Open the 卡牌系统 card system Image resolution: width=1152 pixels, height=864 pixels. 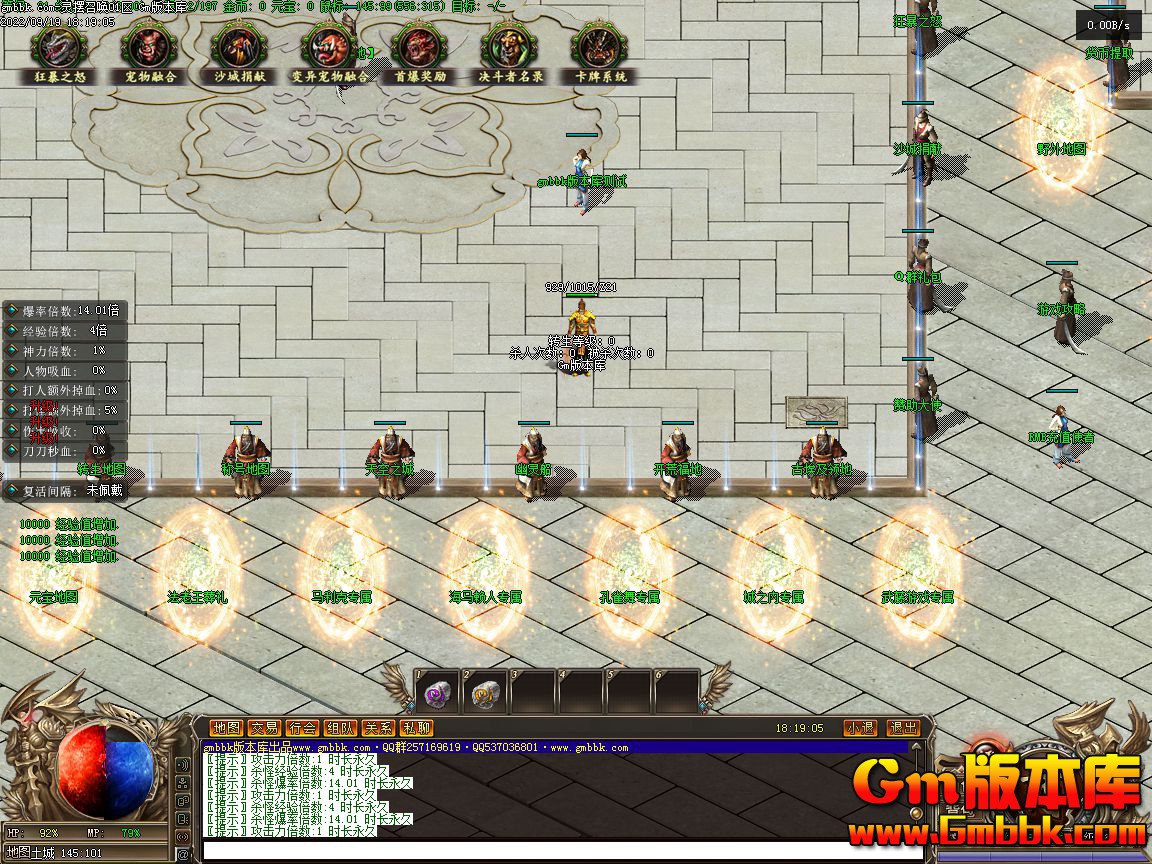pyautogui.click(x=600, y=48)
